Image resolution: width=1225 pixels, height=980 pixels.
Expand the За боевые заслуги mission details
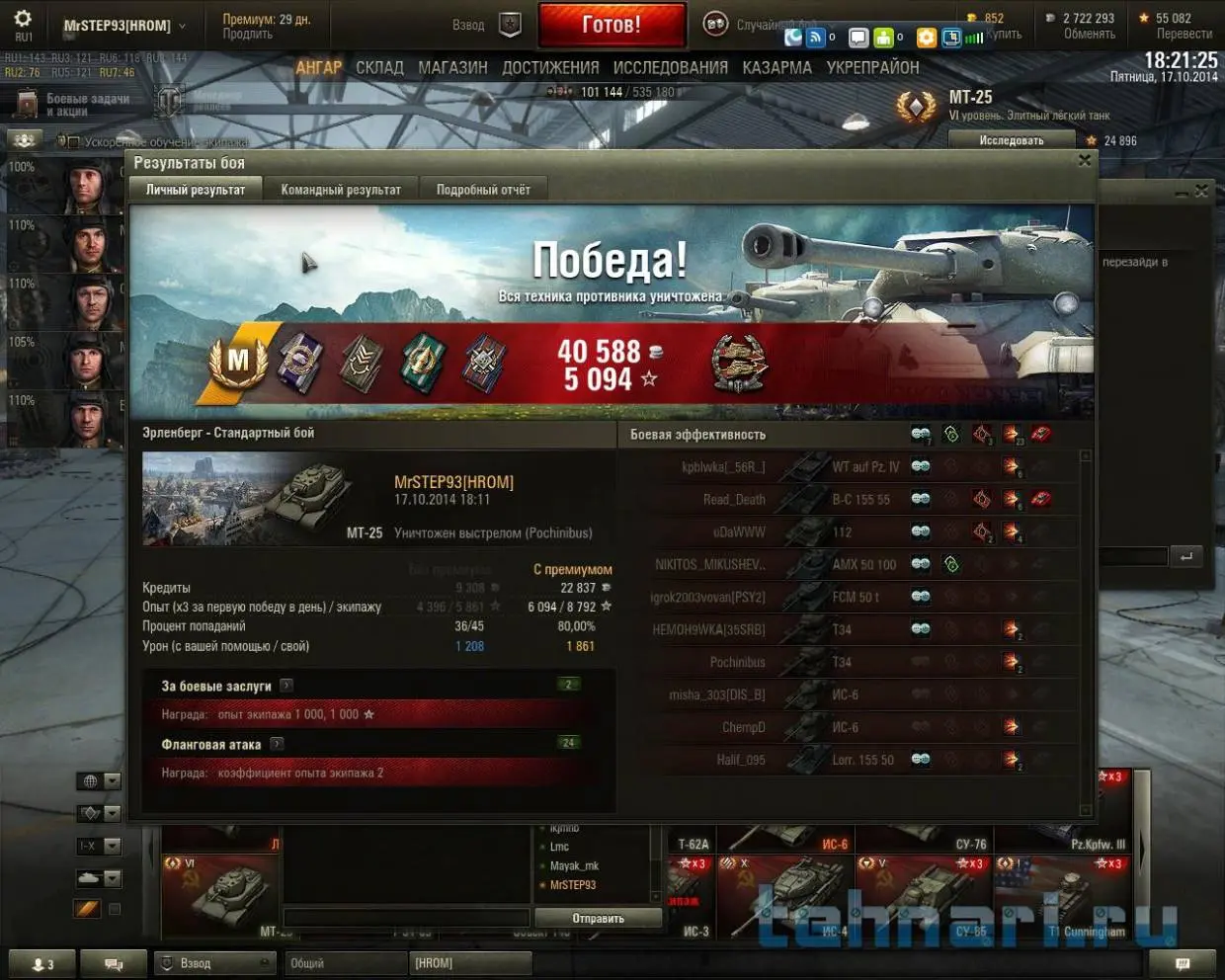(286, 686)
